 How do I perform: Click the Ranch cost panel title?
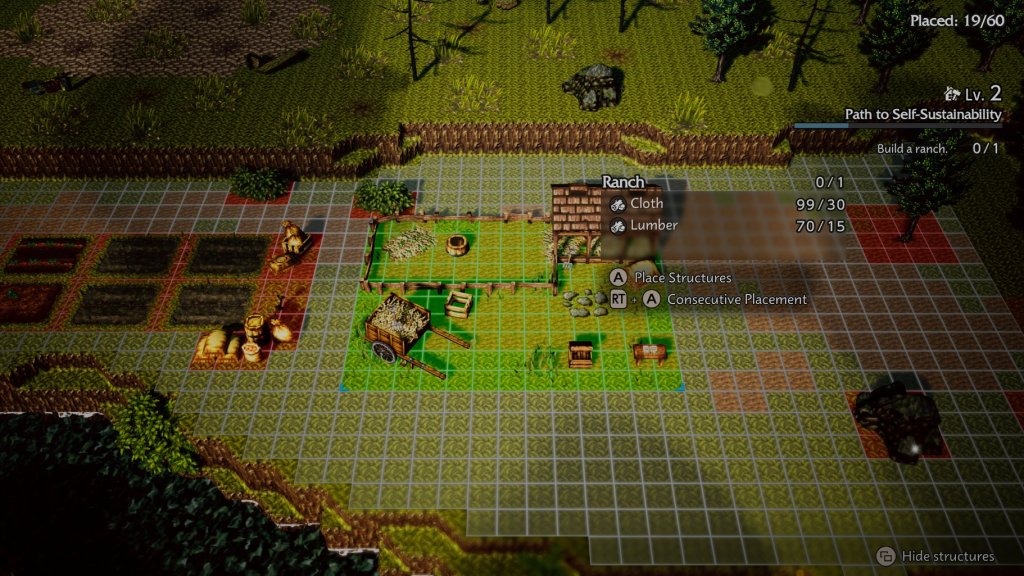click(623, 182)
